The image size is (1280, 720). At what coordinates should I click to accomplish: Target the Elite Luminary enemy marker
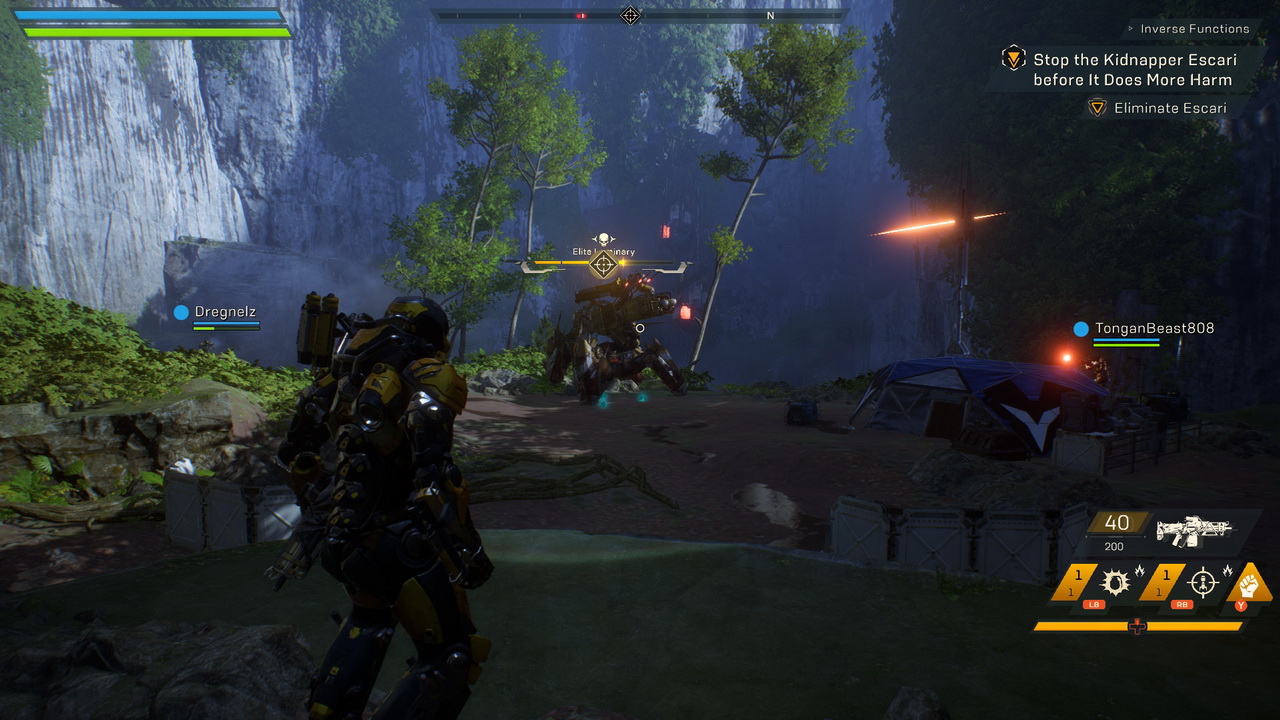coord(603,264)
